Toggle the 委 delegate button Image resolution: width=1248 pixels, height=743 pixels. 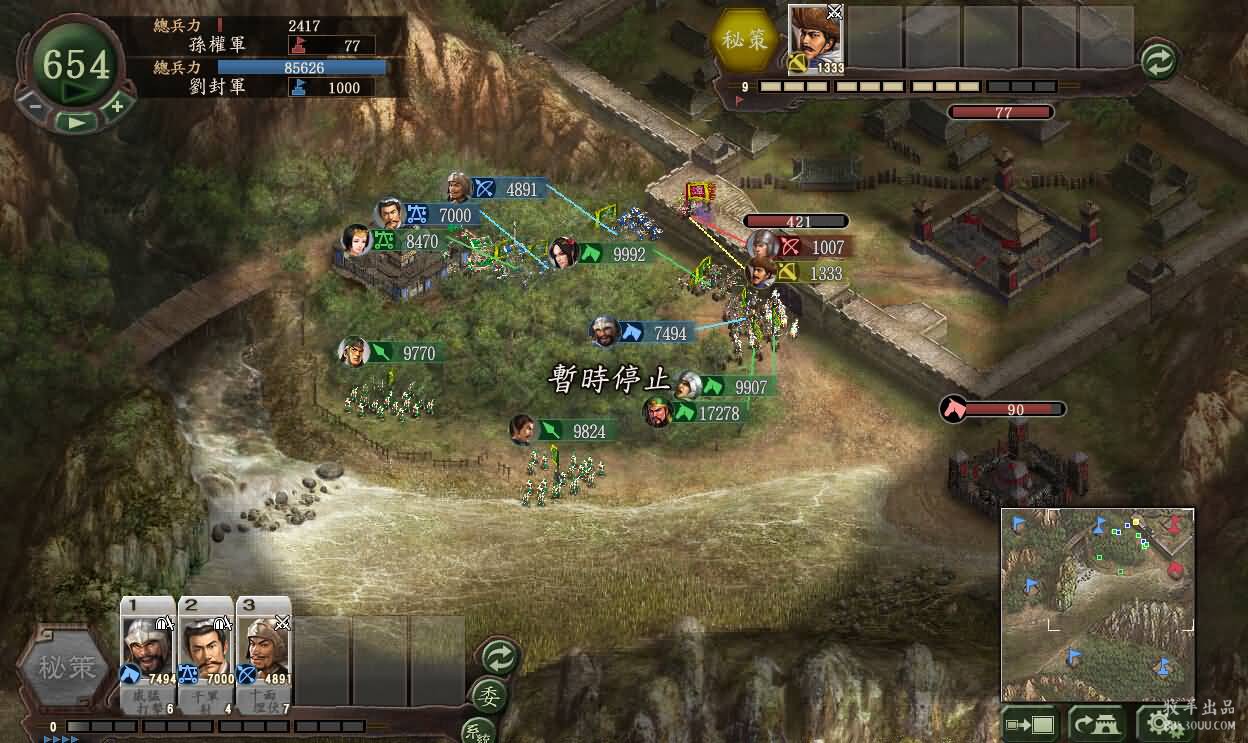click(491, 695)
